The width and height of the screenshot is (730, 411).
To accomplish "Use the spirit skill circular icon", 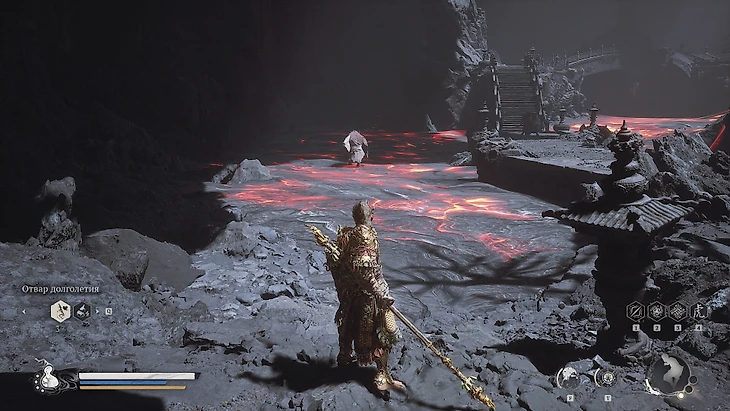I will pyautogui.click(x=568, y=376).
